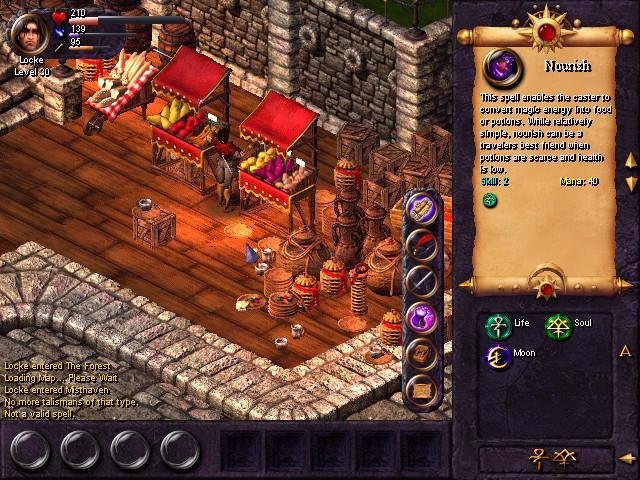
Task: Open the brown book sidebar button
Action: pyautogui.click(x=422, y=353)
